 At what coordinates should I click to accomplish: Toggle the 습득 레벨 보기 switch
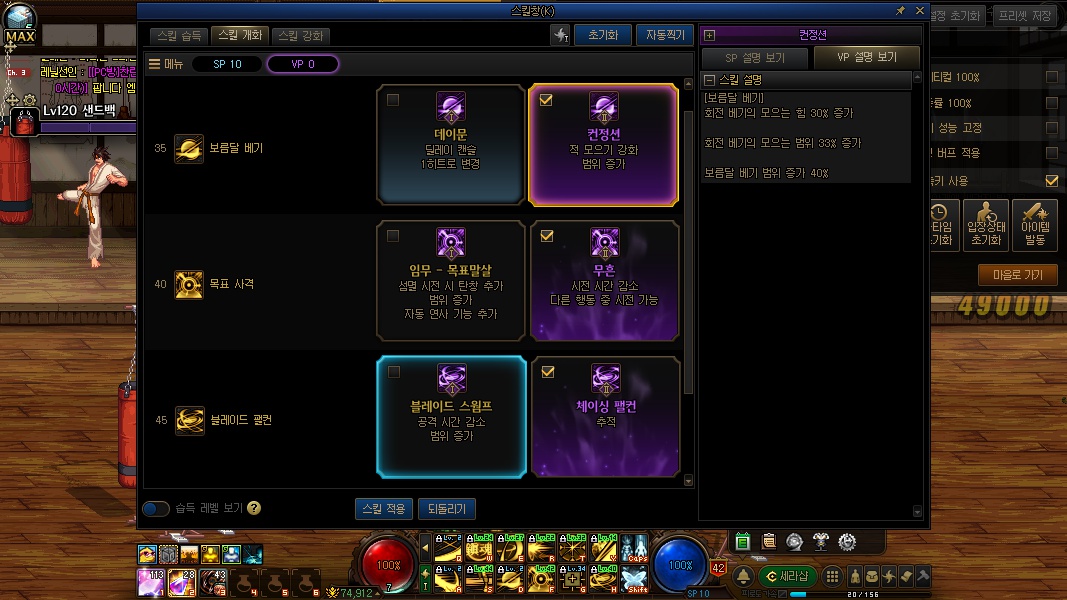(156, 508)
